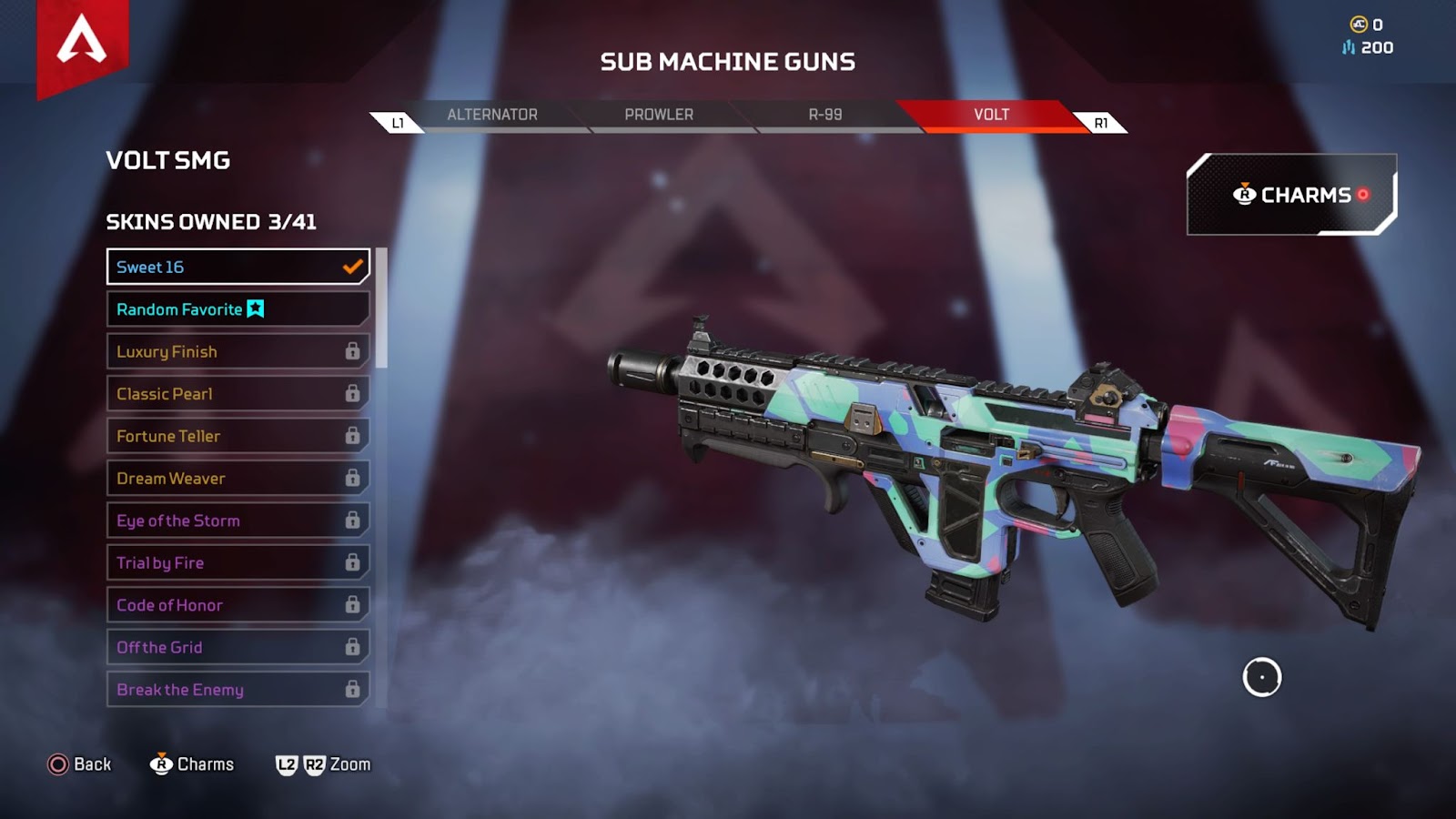Switch to the Alternator weapon tab
1456x819 pixels.
492,115
